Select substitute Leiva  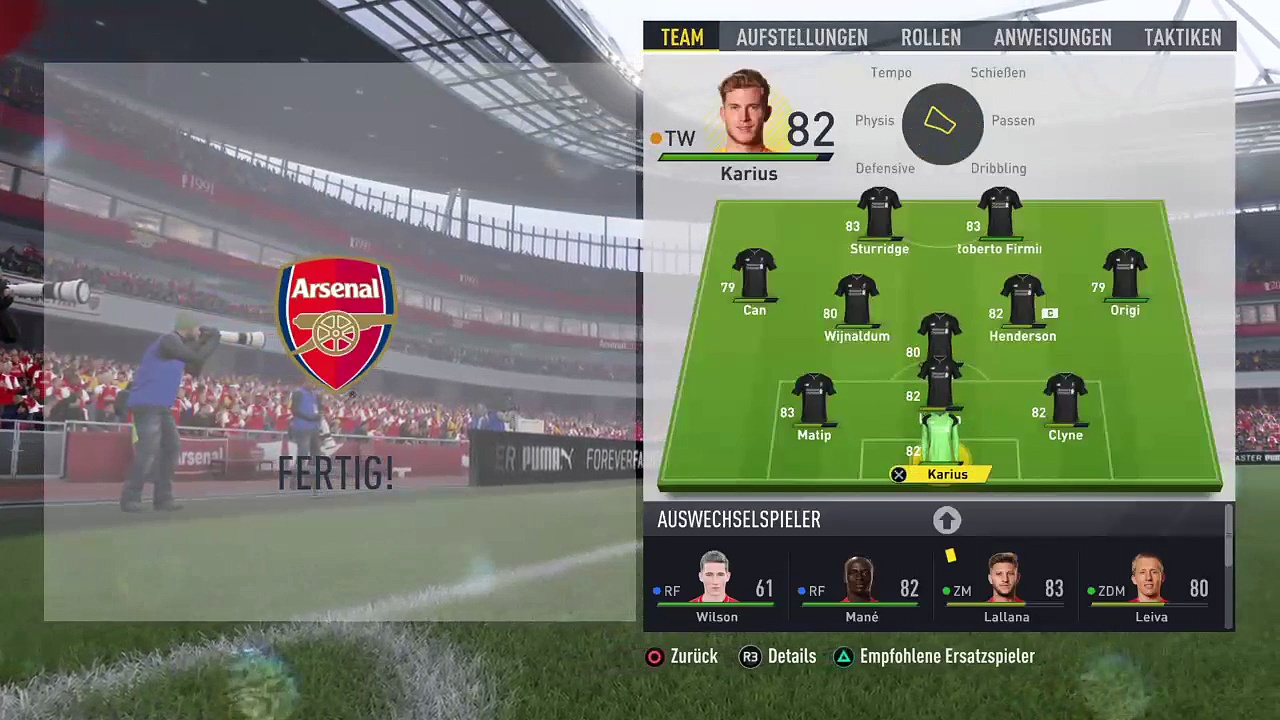[1151, 589]
